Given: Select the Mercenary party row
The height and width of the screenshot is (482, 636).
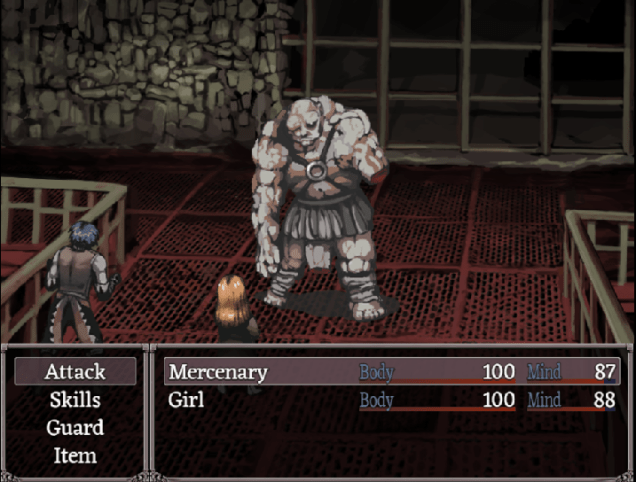Looking at the screenshot, I should point(391,372).
